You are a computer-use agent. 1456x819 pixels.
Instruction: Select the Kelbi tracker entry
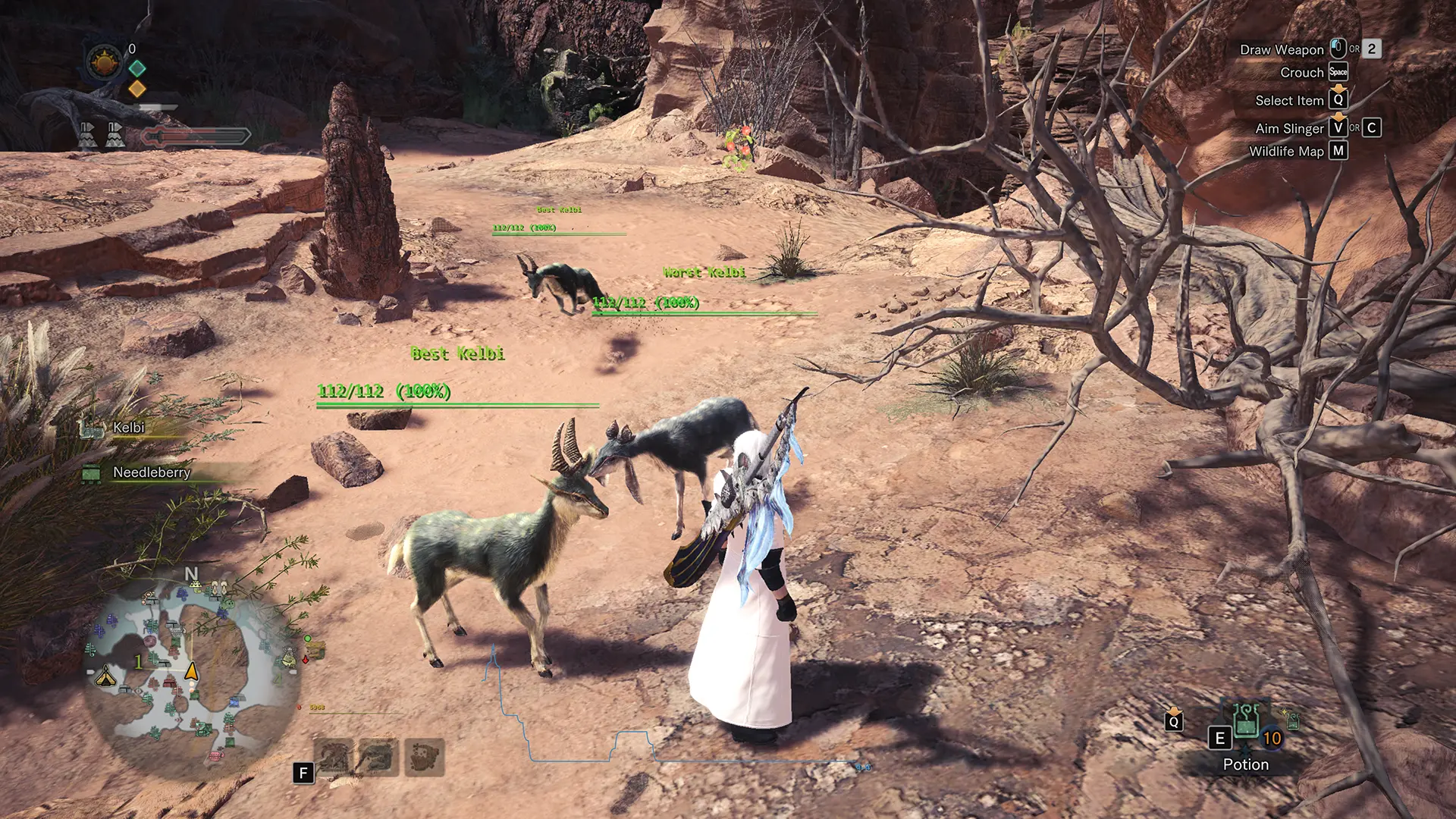click(128, 428)
